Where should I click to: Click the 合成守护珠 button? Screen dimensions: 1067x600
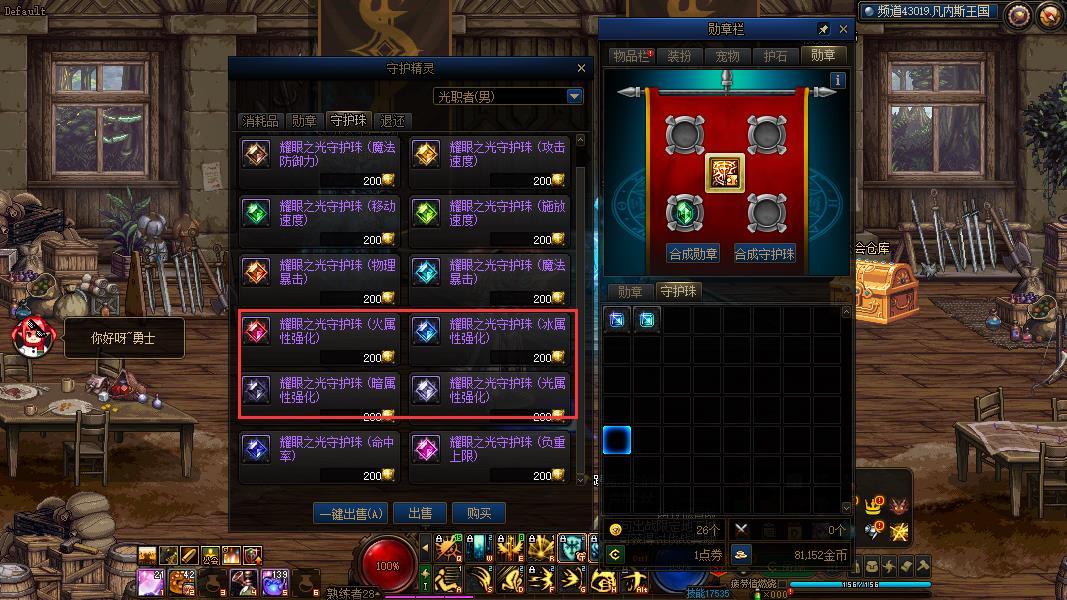[765, 254]
